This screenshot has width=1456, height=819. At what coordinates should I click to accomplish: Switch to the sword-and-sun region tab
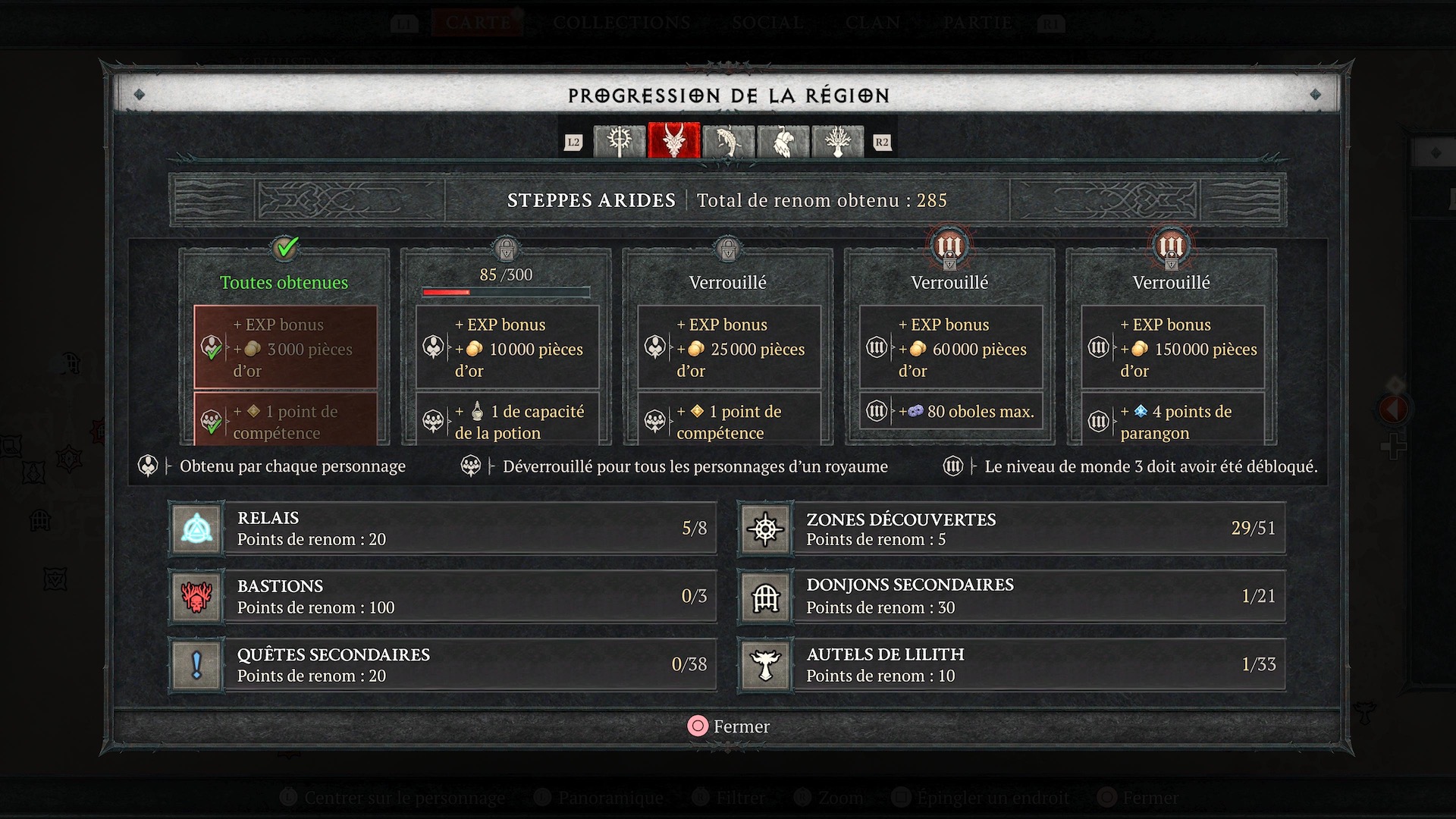(x=620, y=142)
